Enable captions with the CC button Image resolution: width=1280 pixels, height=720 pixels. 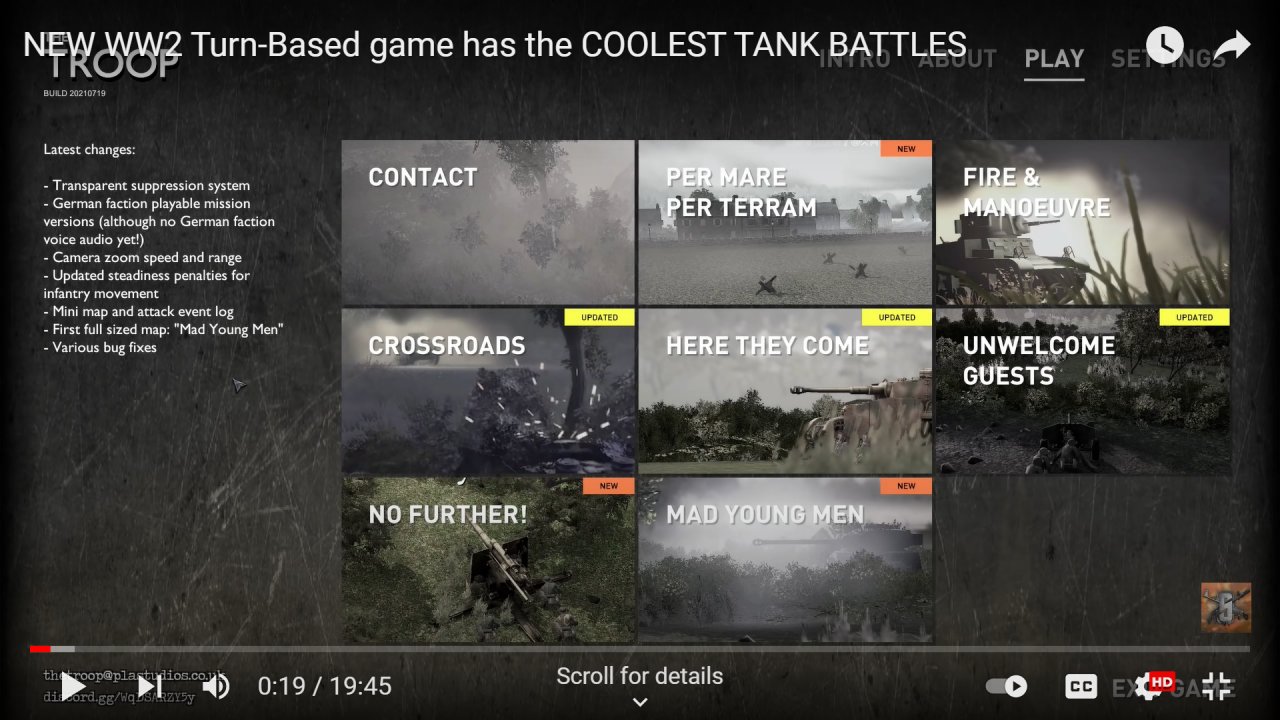pyautogui.click(x=1081, y=686)
